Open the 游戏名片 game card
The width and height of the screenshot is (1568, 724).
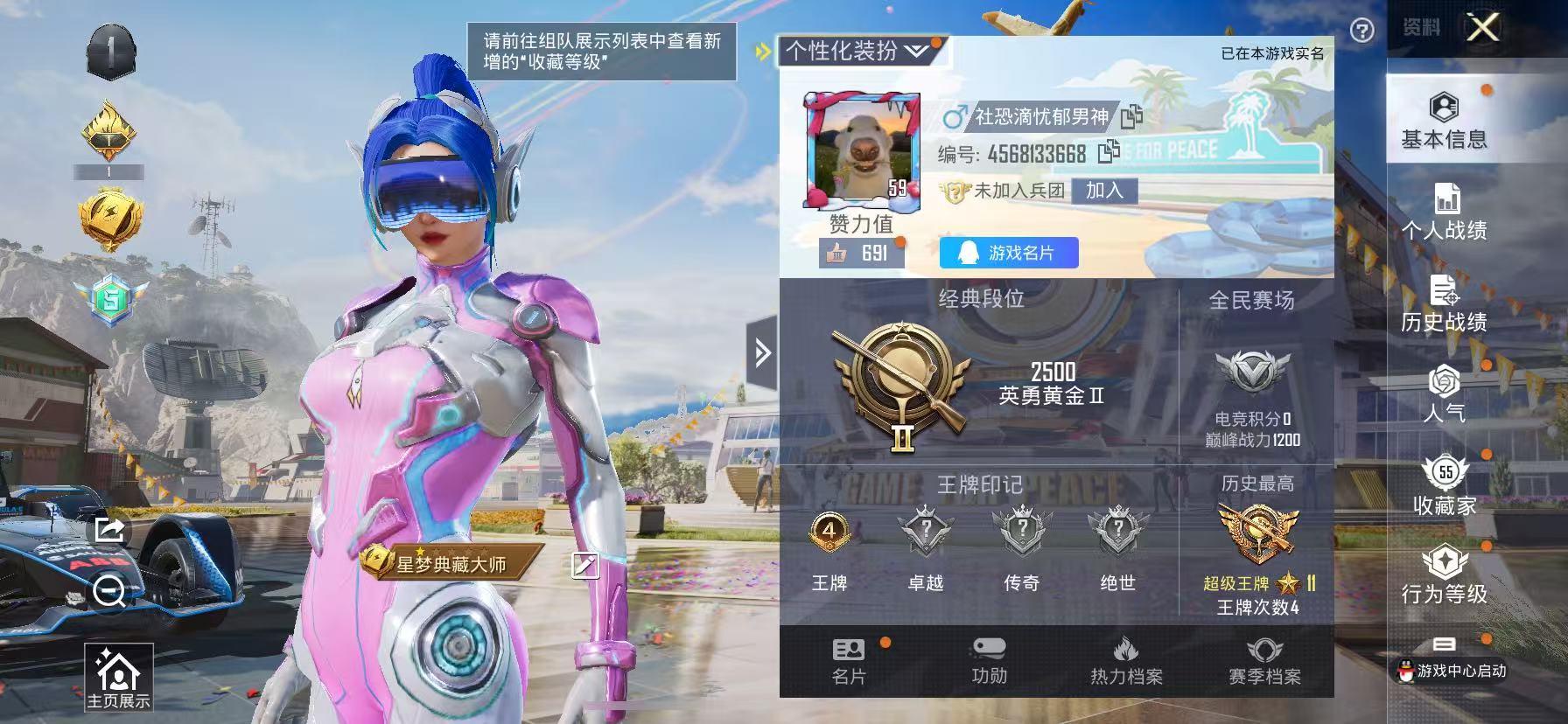1006,254
